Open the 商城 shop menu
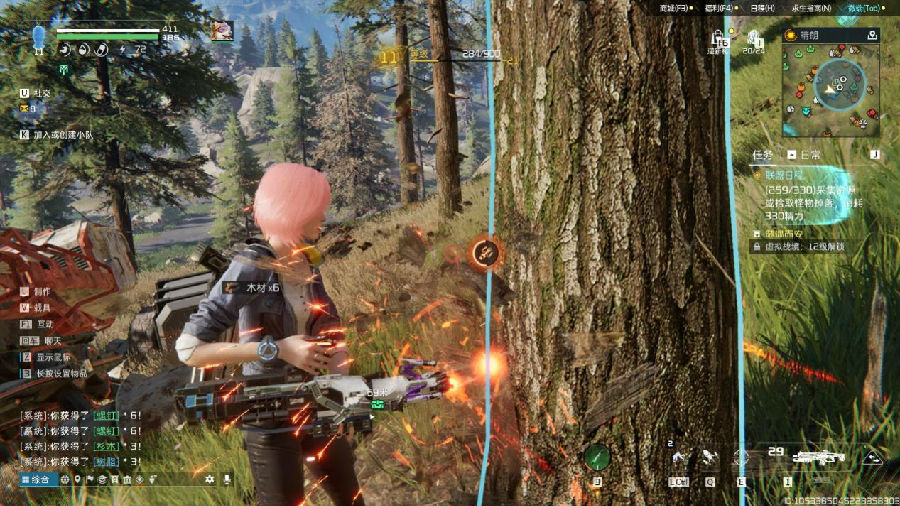The width and height of the screenshot is (900, 506). click(x=674, y=8)
